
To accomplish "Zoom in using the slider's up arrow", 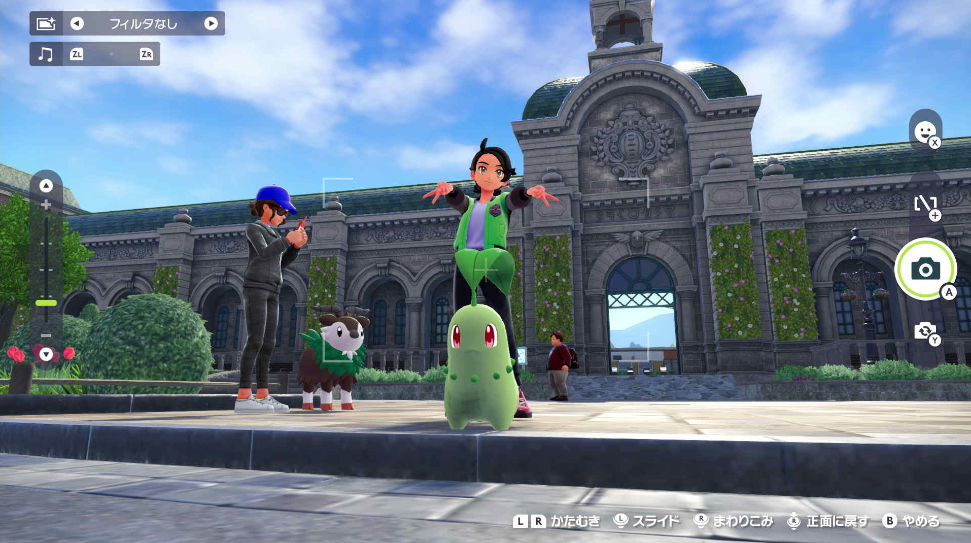I will [46, 186].
